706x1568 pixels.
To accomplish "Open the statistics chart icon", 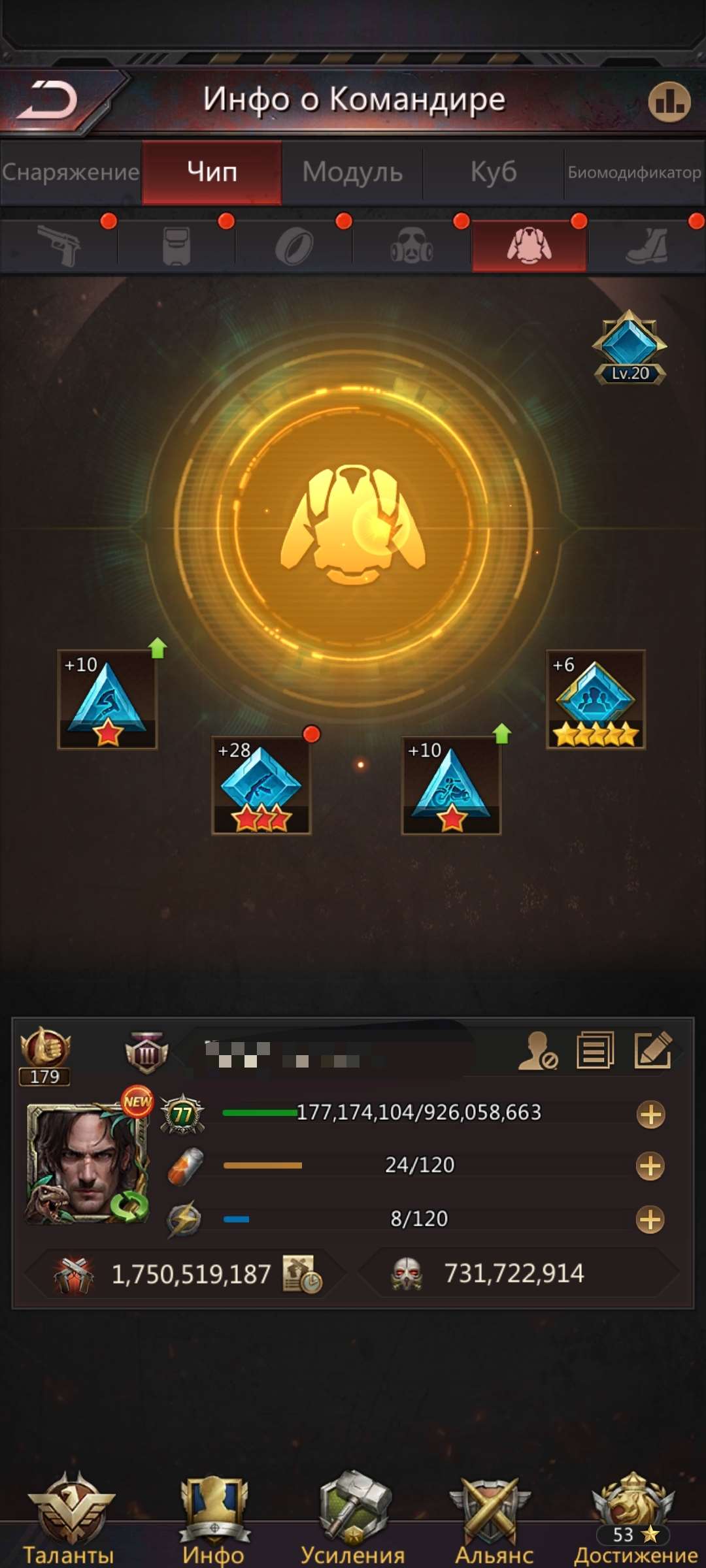I will tap(669, 102).
